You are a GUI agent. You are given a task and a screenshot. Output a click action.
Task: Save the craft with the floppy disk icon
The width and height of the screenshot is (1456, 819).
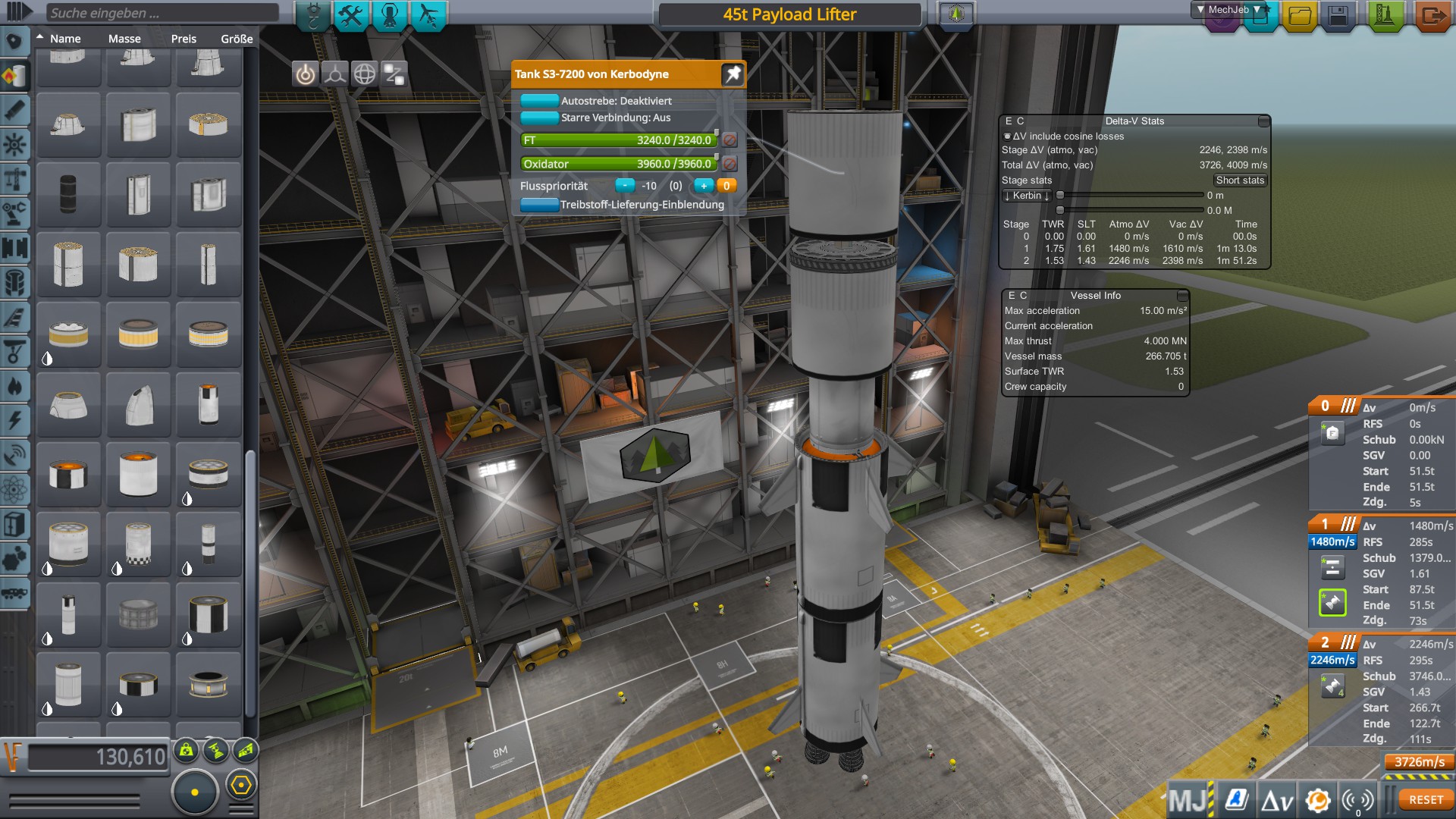[x=1338, y=16]
